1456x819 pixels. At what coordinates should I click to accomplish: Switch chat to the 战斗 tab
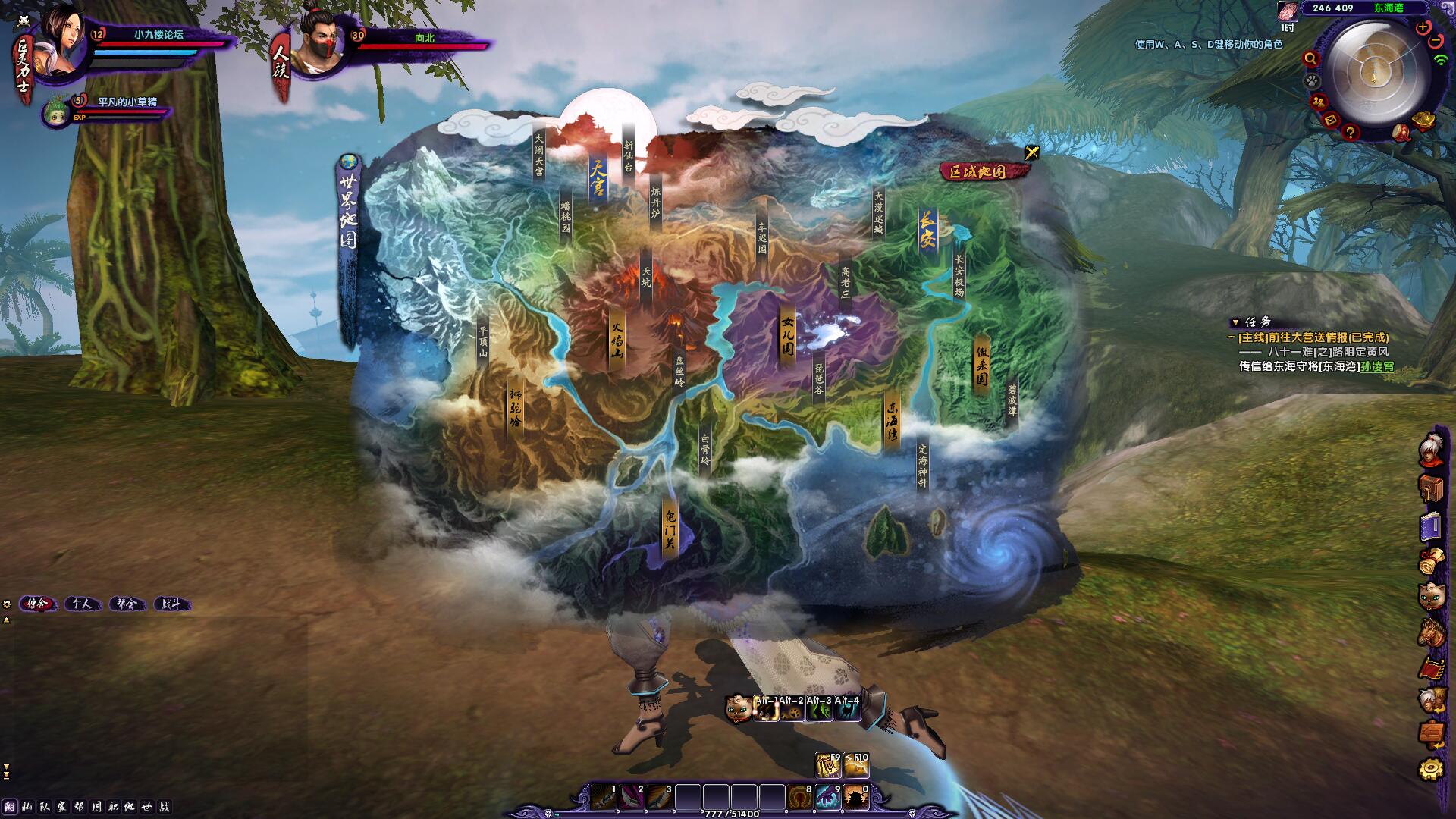pyautogui.click(x=171, y=604)
